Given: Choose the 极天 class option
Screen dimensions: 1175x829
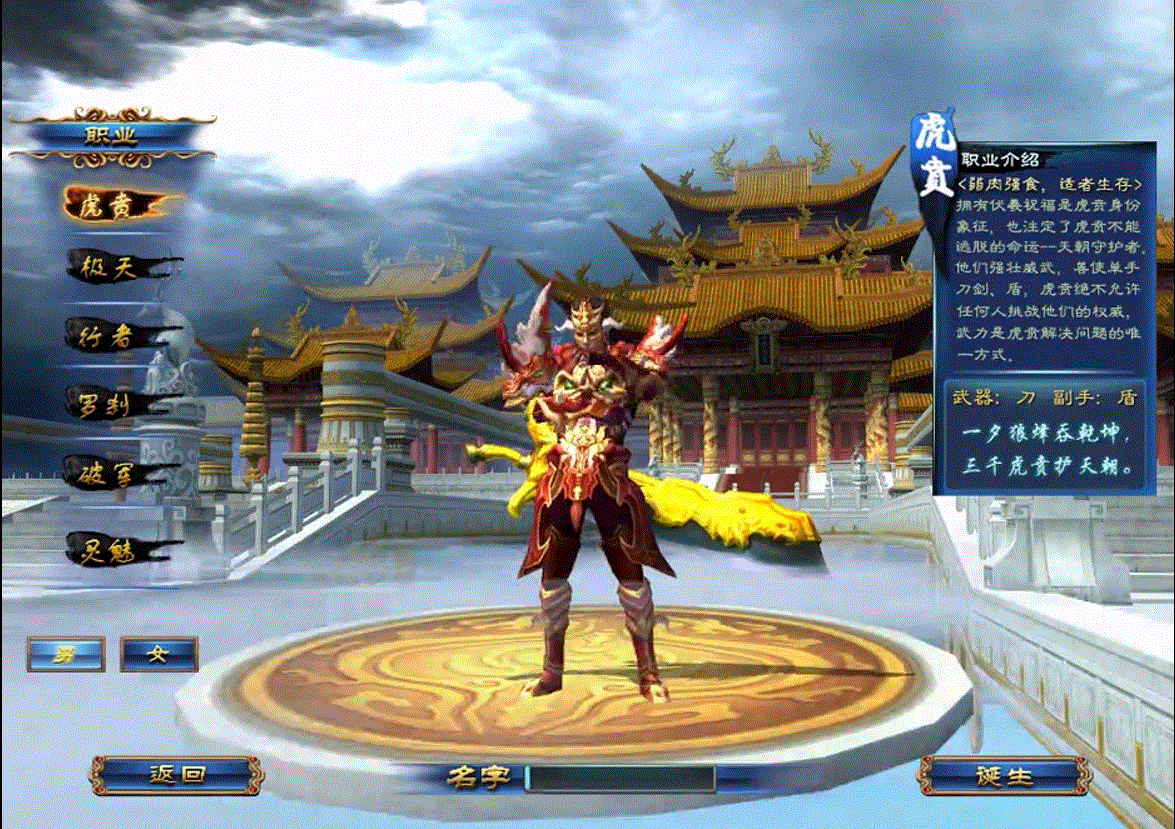Looking at the screenshot, I should coord(113,267).
